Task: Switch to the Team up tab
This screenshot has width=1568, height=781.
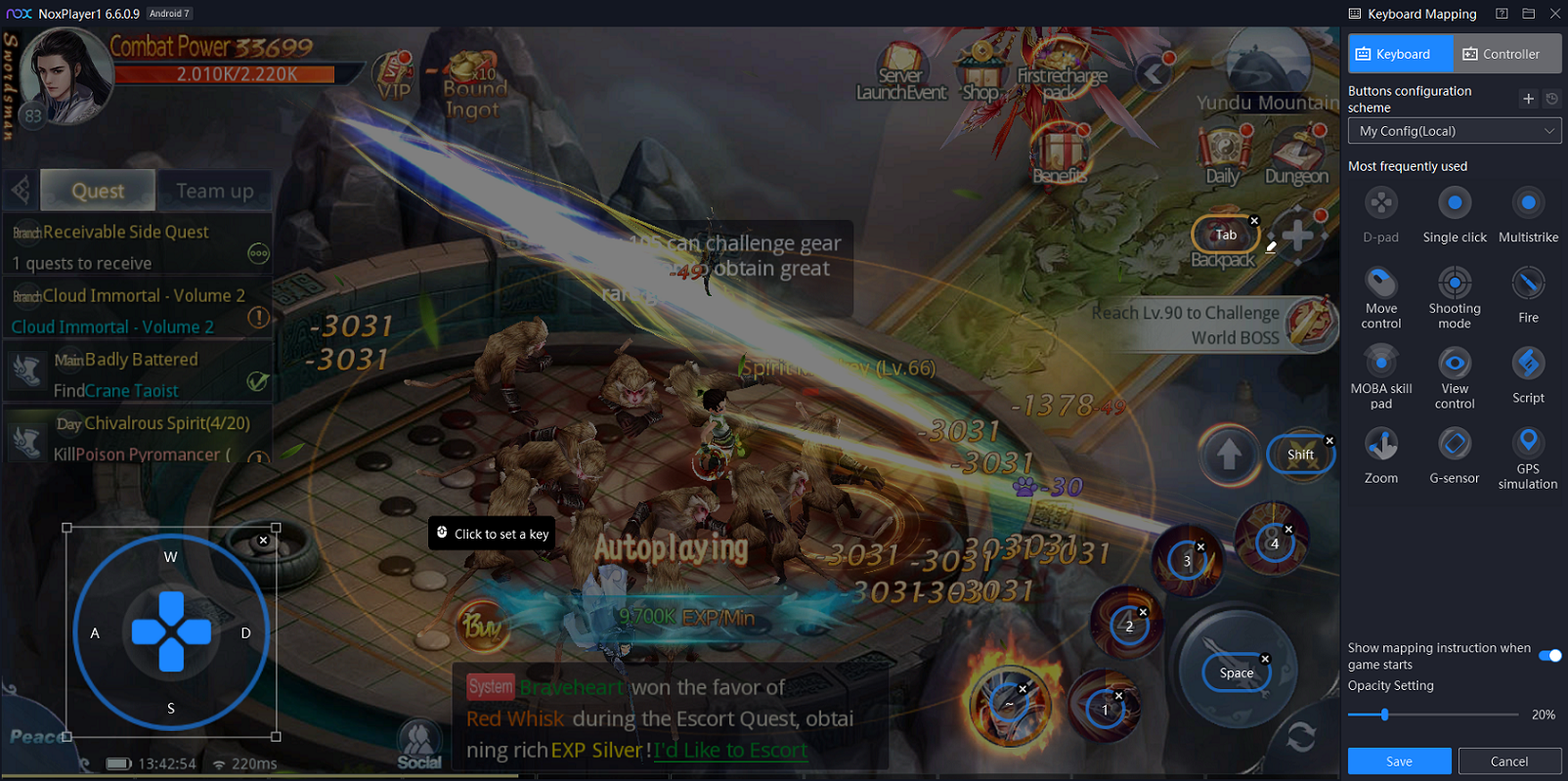Action: (x=214, y=191)
